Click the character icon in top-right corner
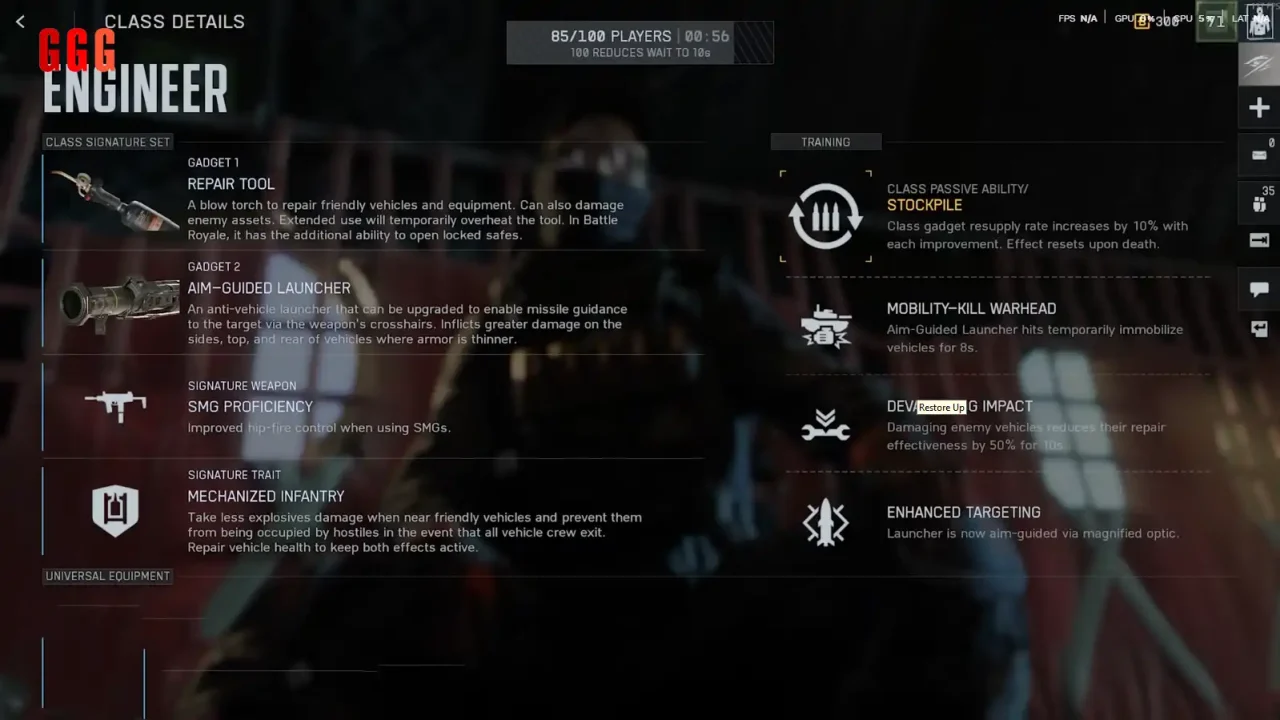1280x720 pixels. click(1258, 22)
